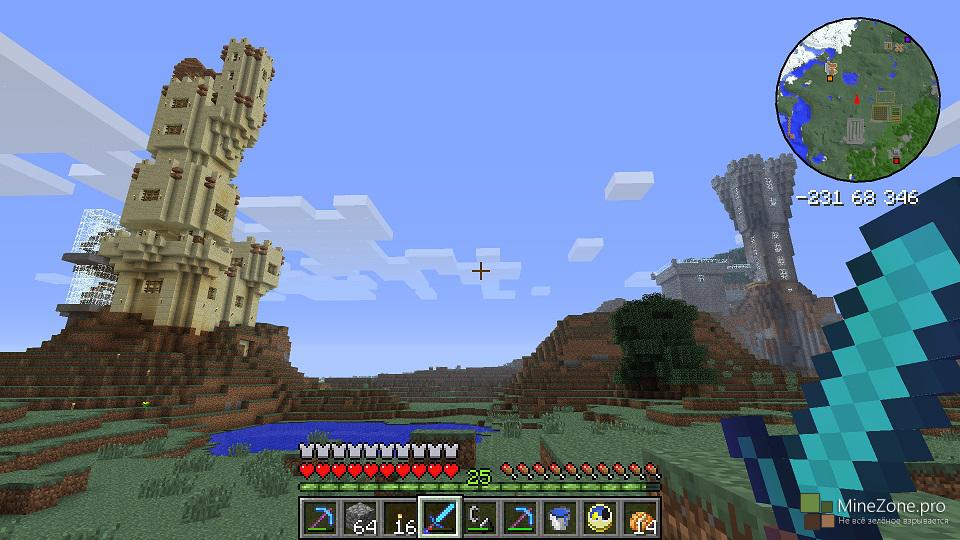Switch to the flint and steel slot
The width and height of the screenshot is (960, 540).
(x=480, y=517)
